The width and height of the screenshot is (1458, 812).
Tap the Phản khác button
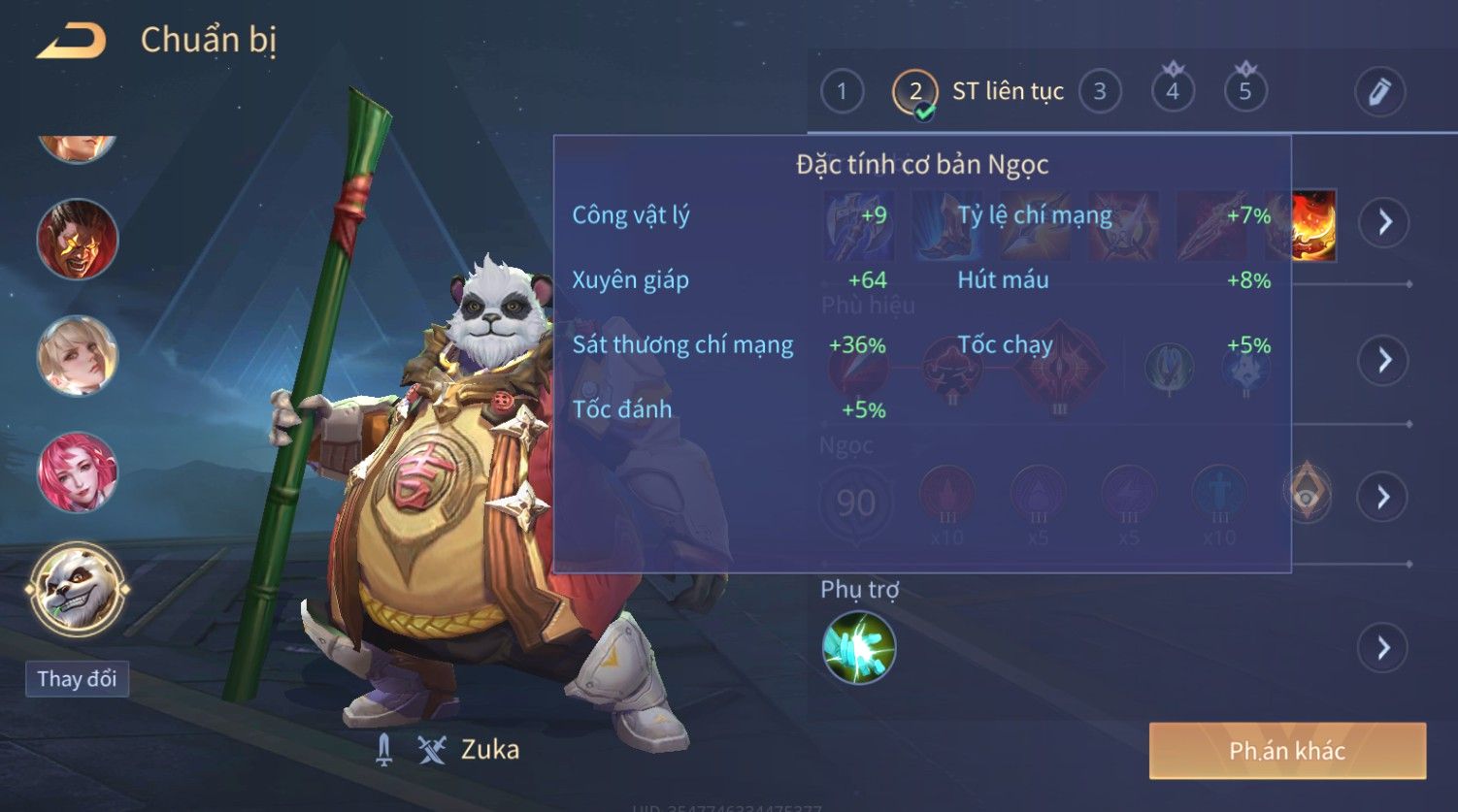[x=1287, y=750]
